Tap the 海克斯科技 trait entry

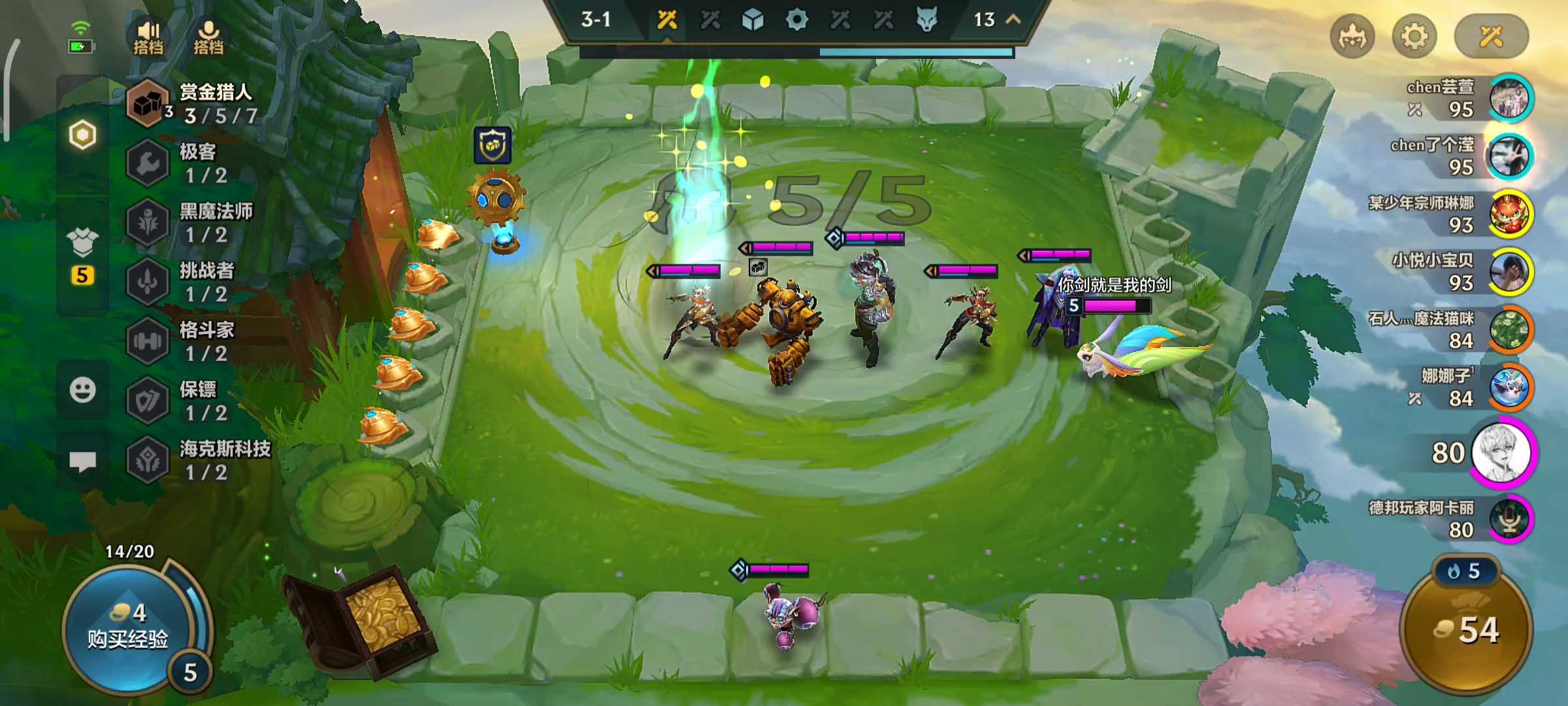pyautogui.click(x=196, y=461)
